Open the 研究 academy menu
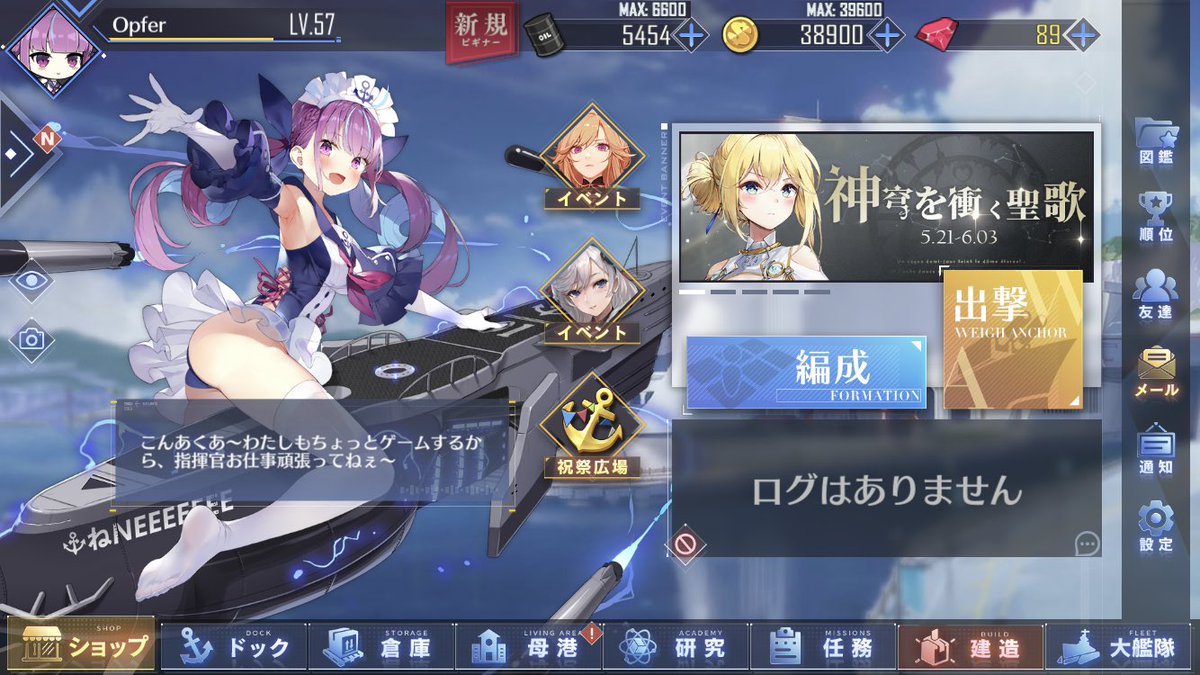 pyautogui.click(x=675, y=647)
